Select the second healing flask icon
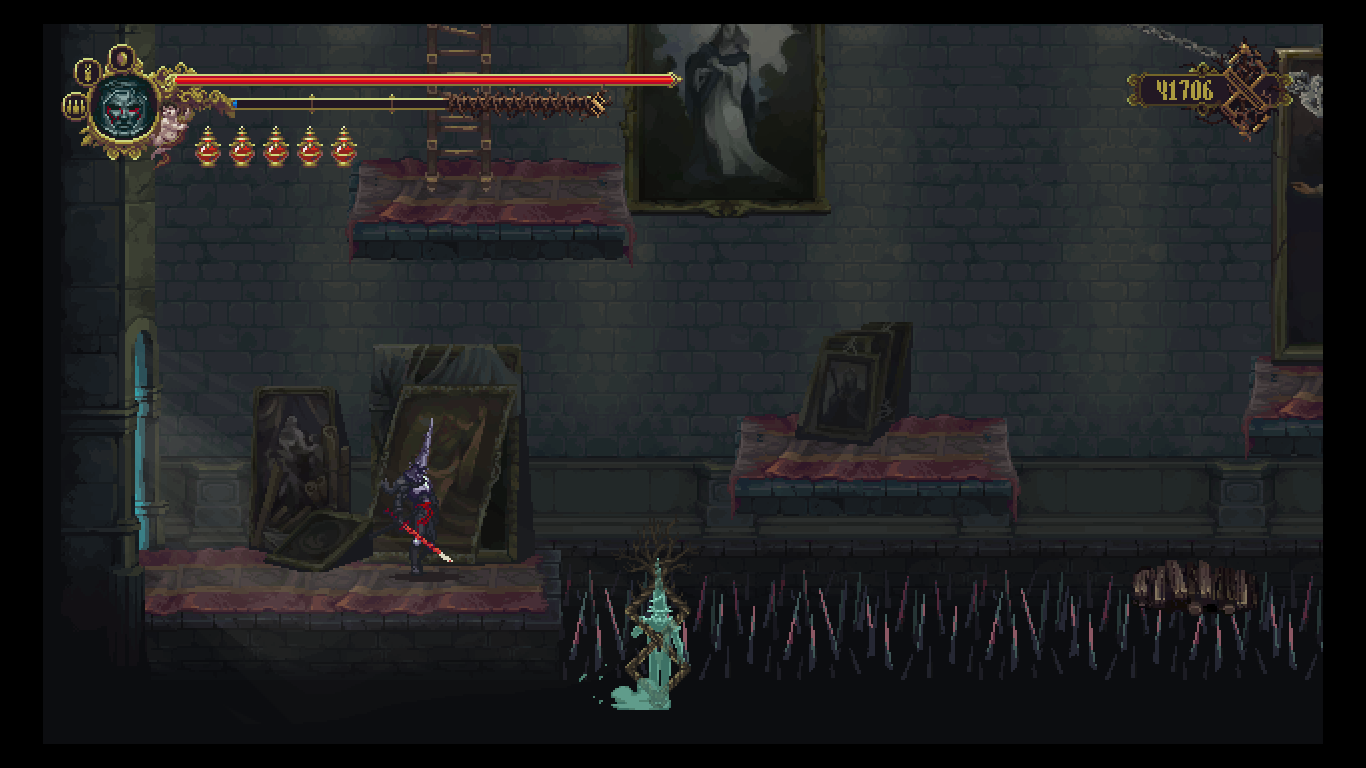This screenshot has height=768, width=1366. pos(241,148)
